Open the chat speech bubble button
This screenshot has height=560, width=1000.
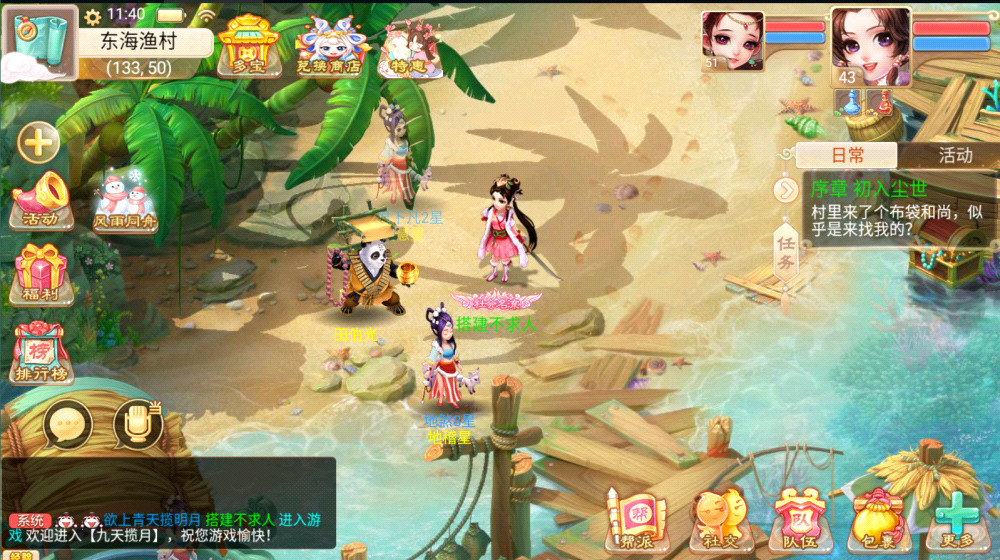pyautogui.click(x=68, y=425)
